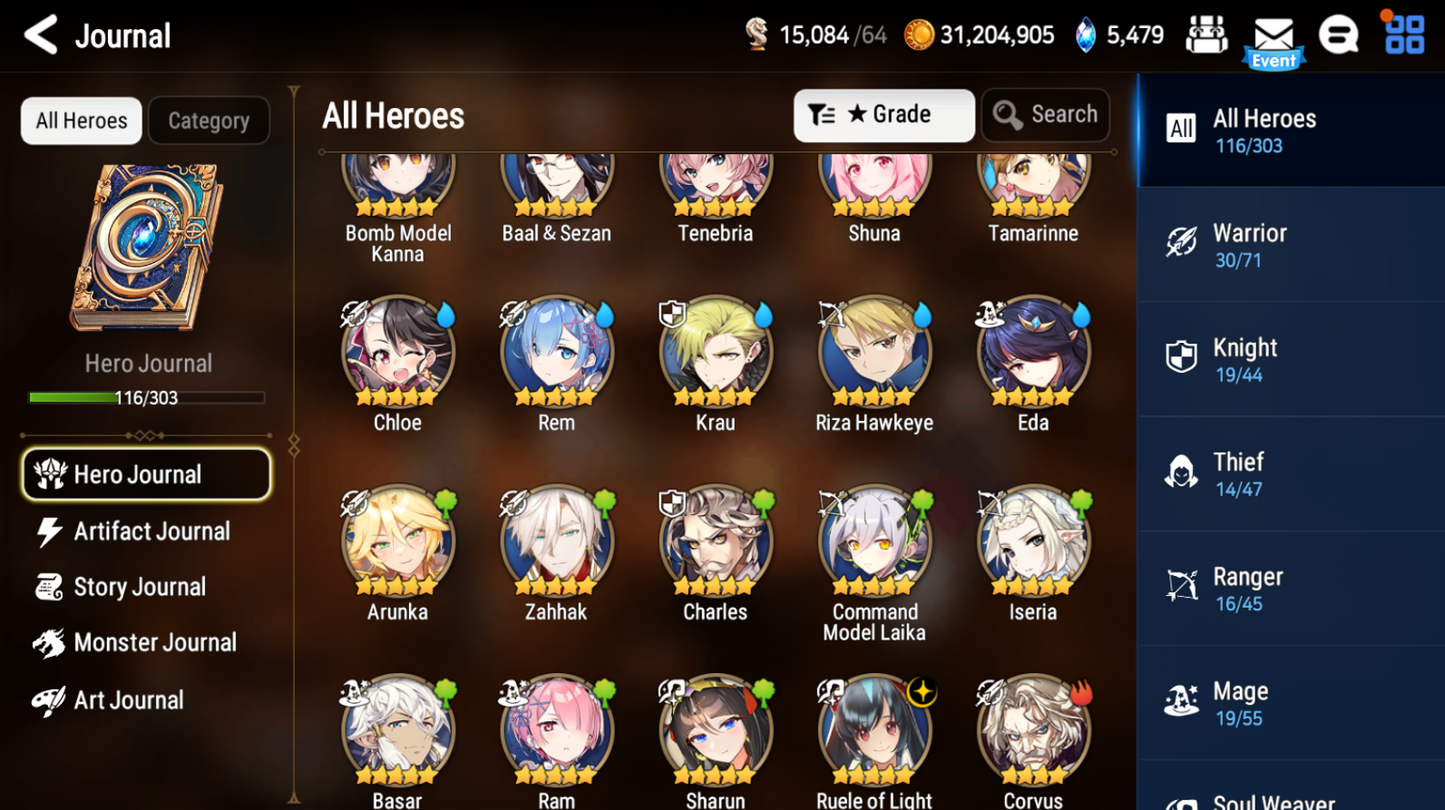Open the in-game chat icon

coord(1338,35)
